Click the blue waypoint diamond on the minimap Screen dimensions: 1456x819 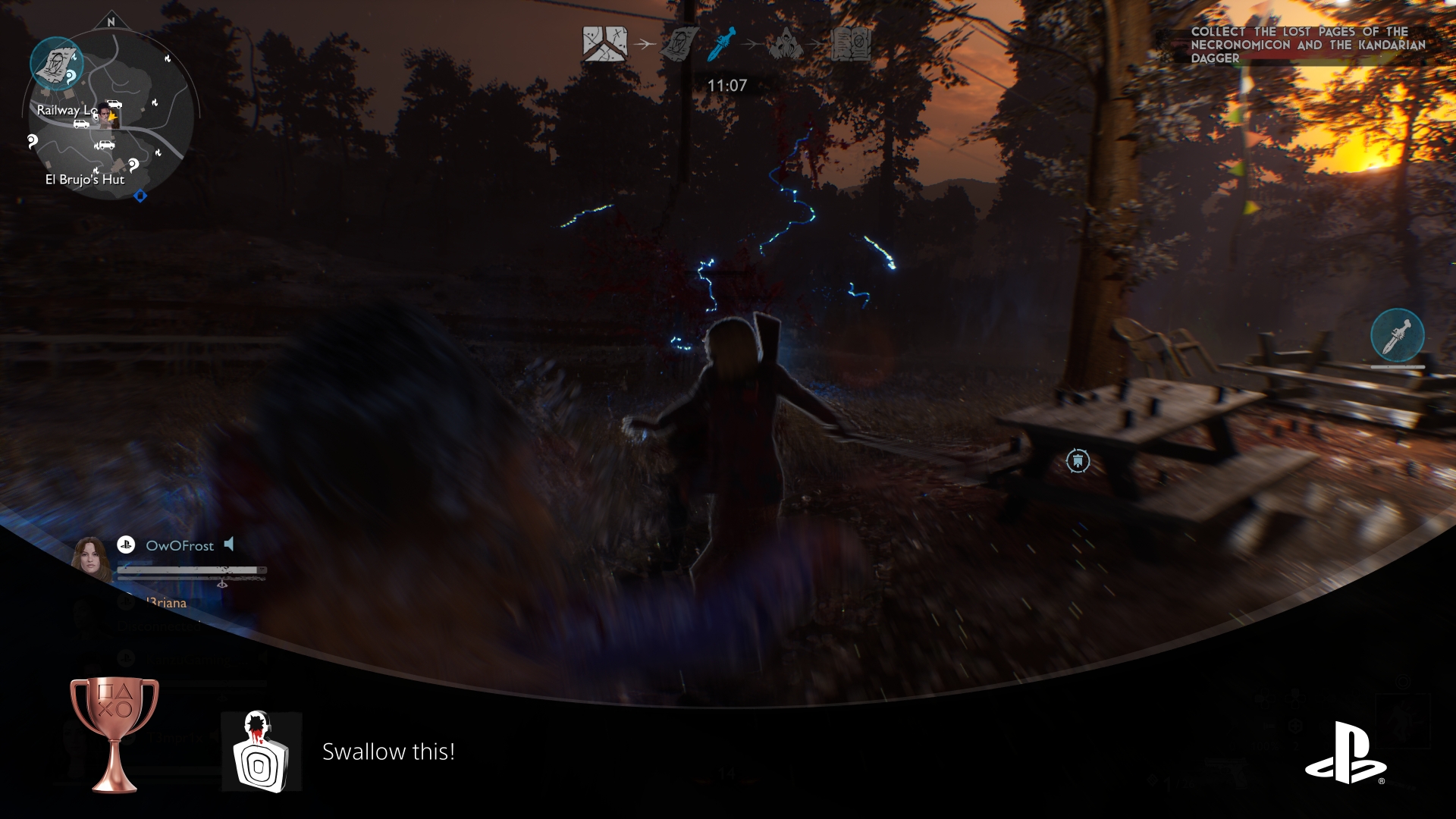140,195
